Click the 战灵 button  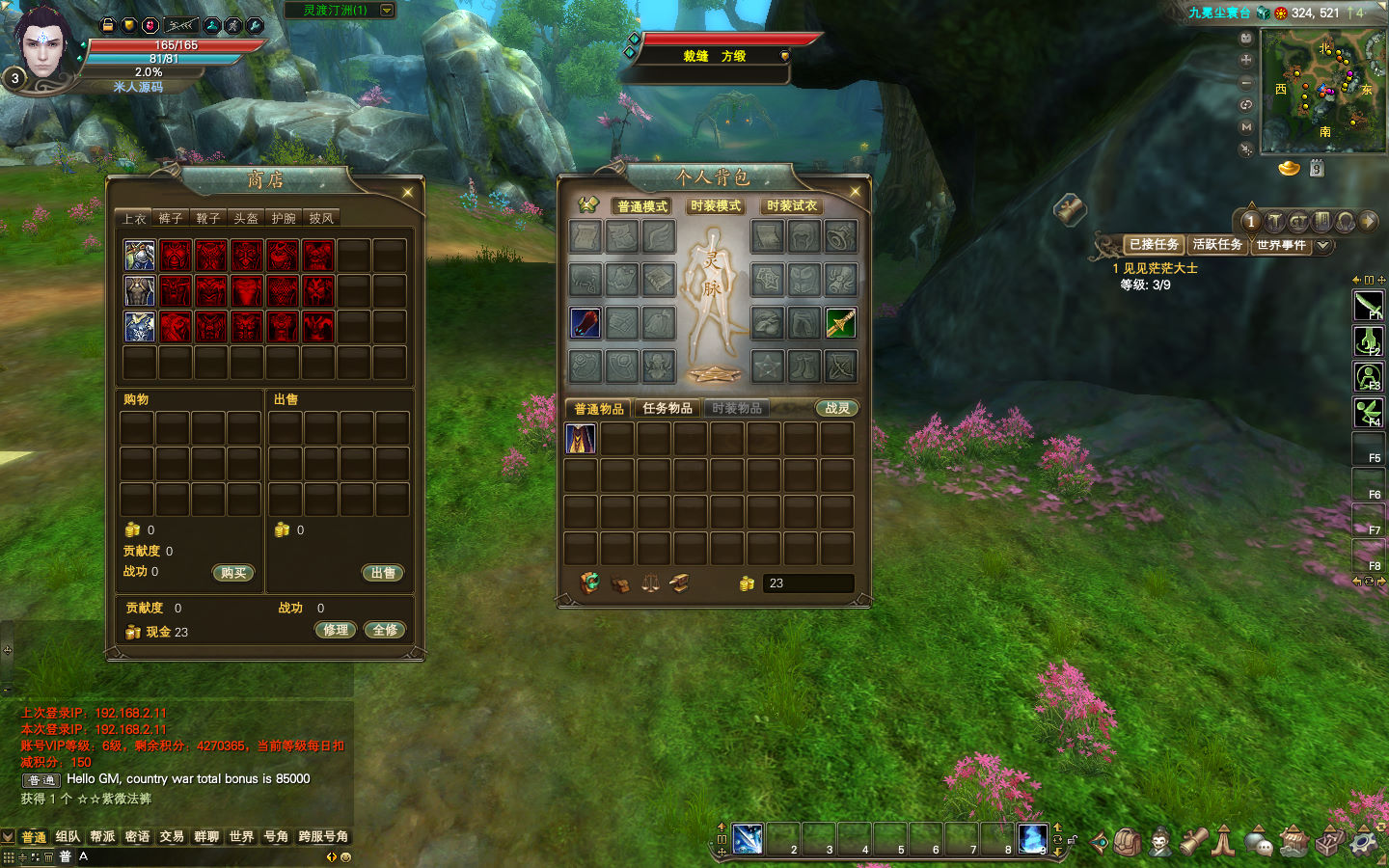[837, 409]
